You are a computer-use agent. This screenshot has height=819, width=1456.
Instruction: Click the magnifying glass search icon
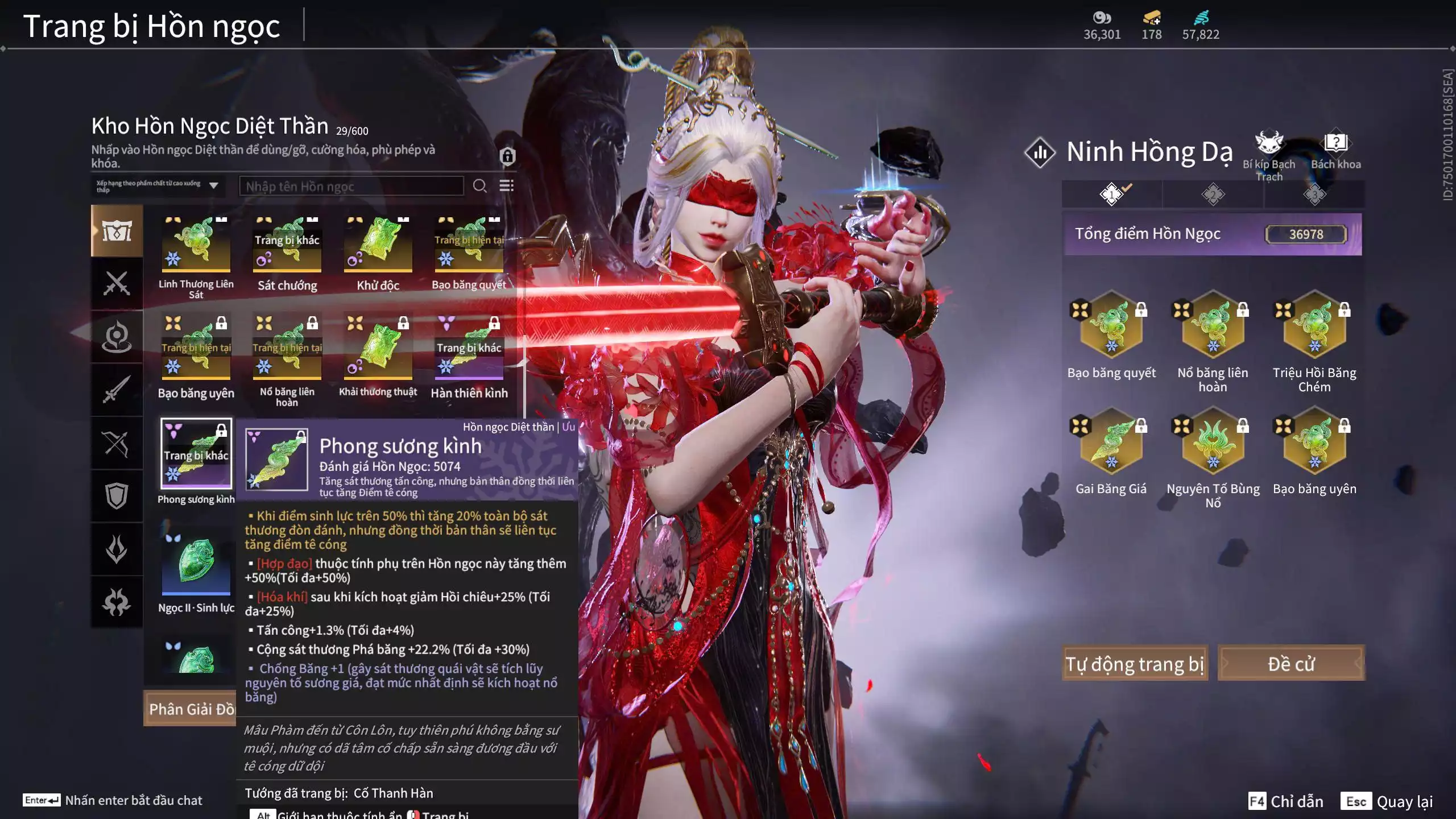coord(479,186)
